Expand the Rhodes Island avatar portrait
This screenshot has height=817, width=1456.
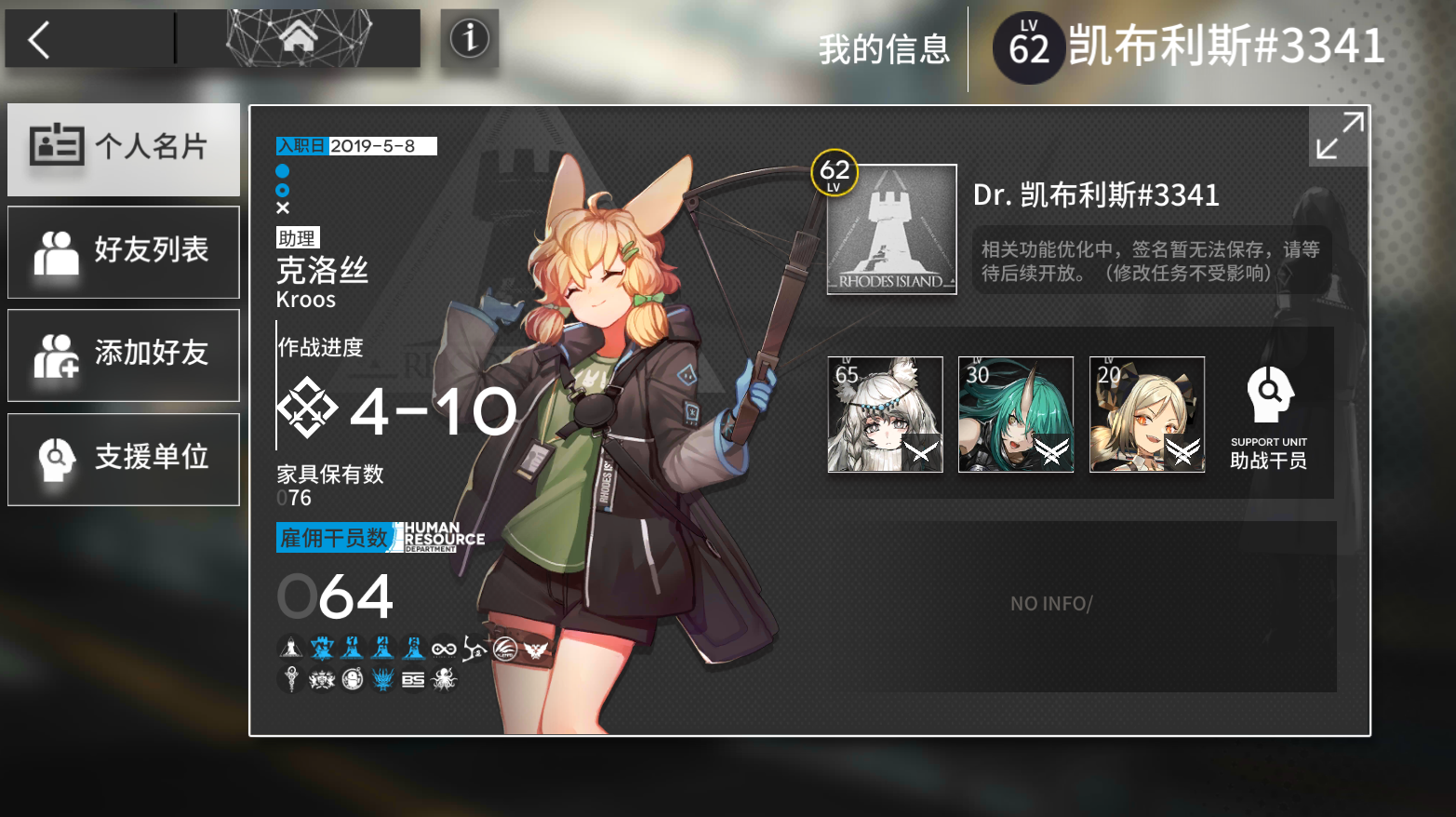point(890,228)
